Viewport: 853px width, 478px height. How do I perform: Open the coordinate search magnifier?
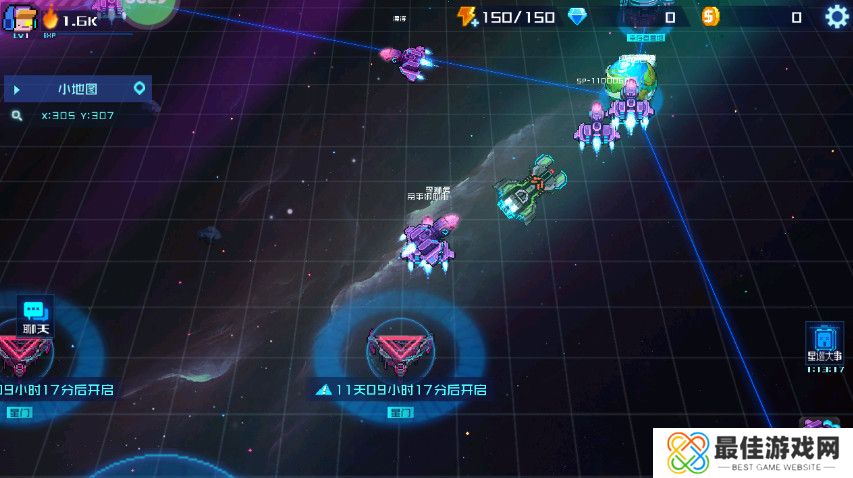[x=17, y=116]
